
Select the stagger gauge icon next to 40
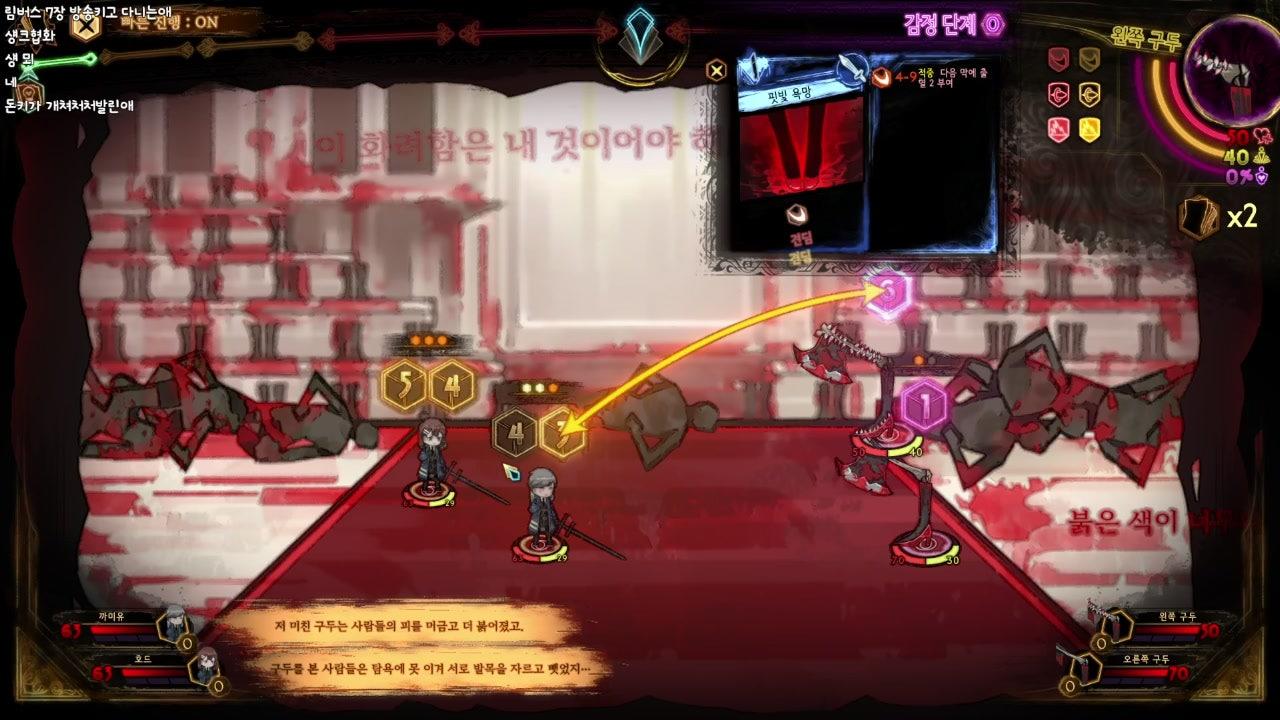click(1262, 158)
